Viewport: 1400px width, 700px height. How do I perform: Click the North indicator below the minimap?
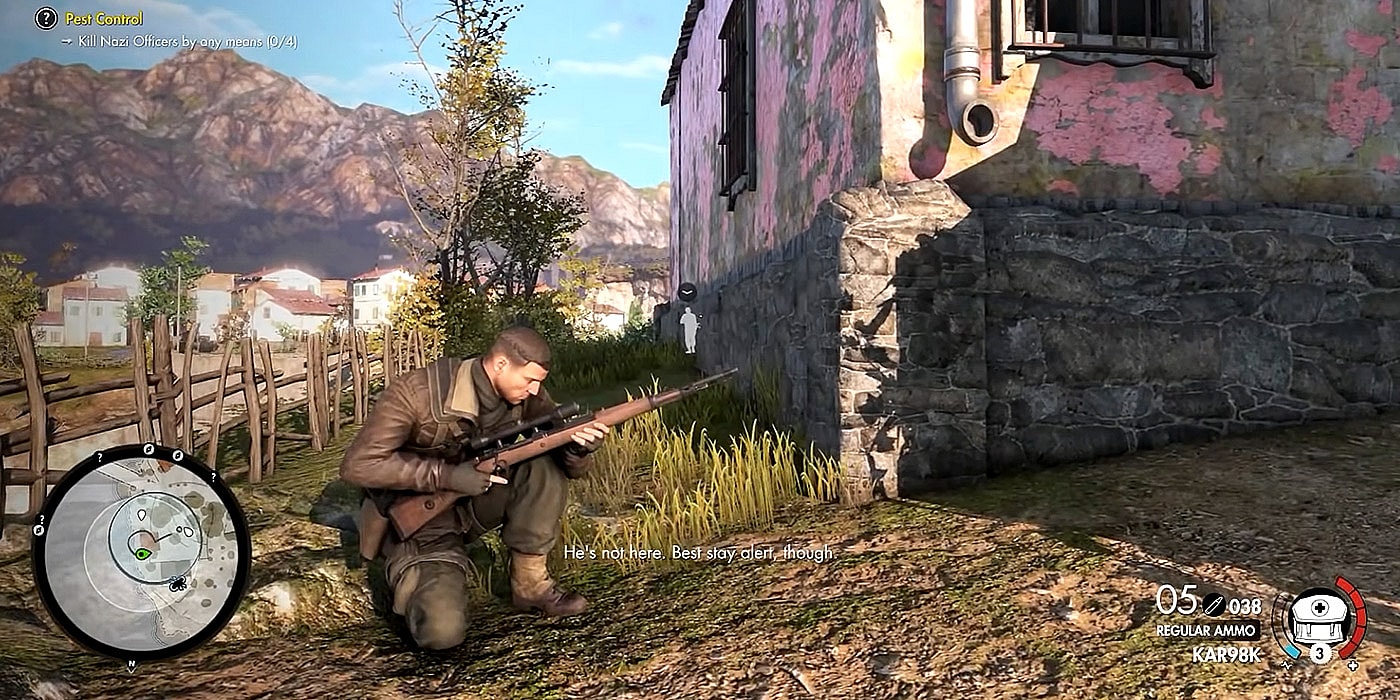coord(130,665)
